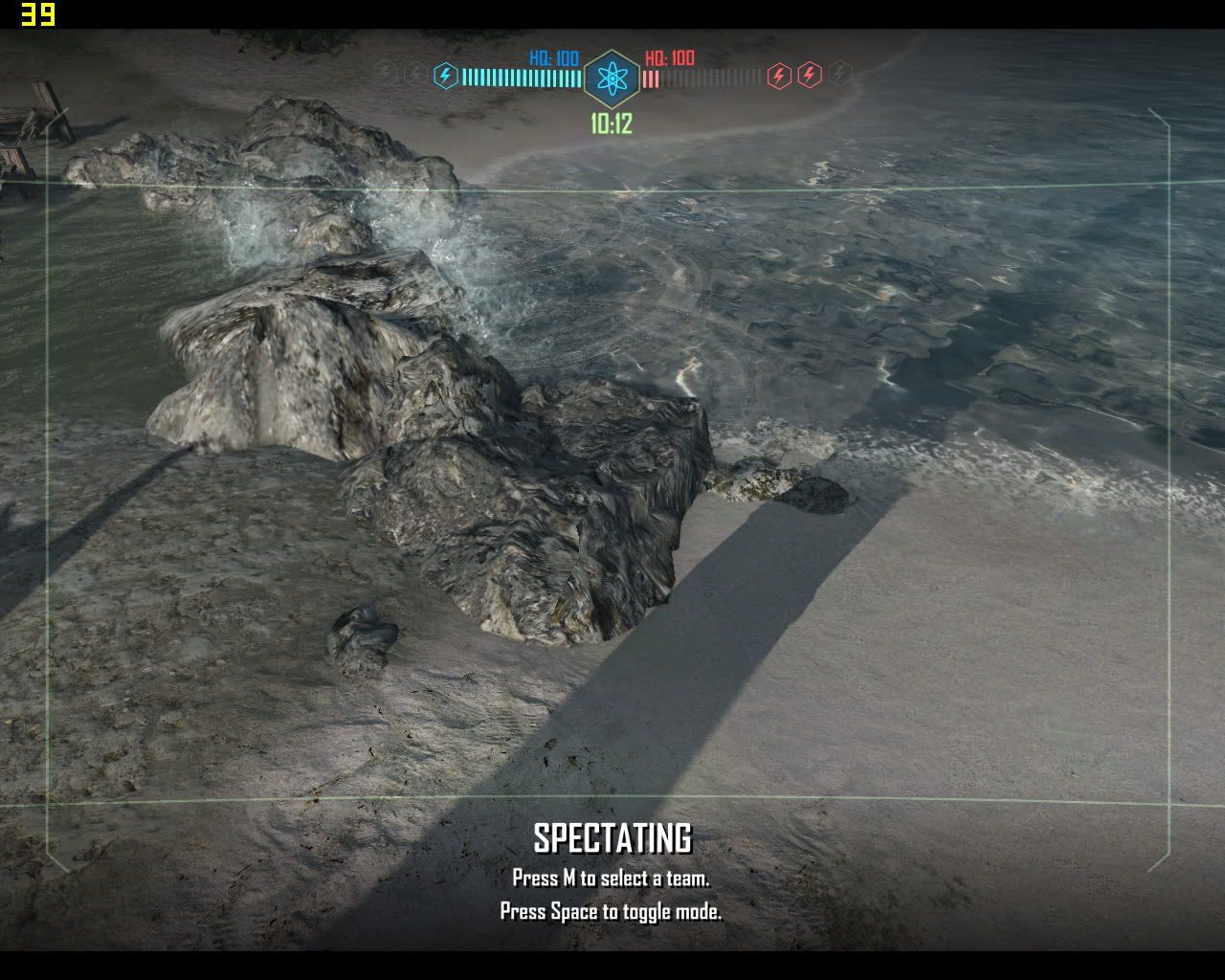
Task: Select the blue team lightning bolt icon
Action: point(446,76)
